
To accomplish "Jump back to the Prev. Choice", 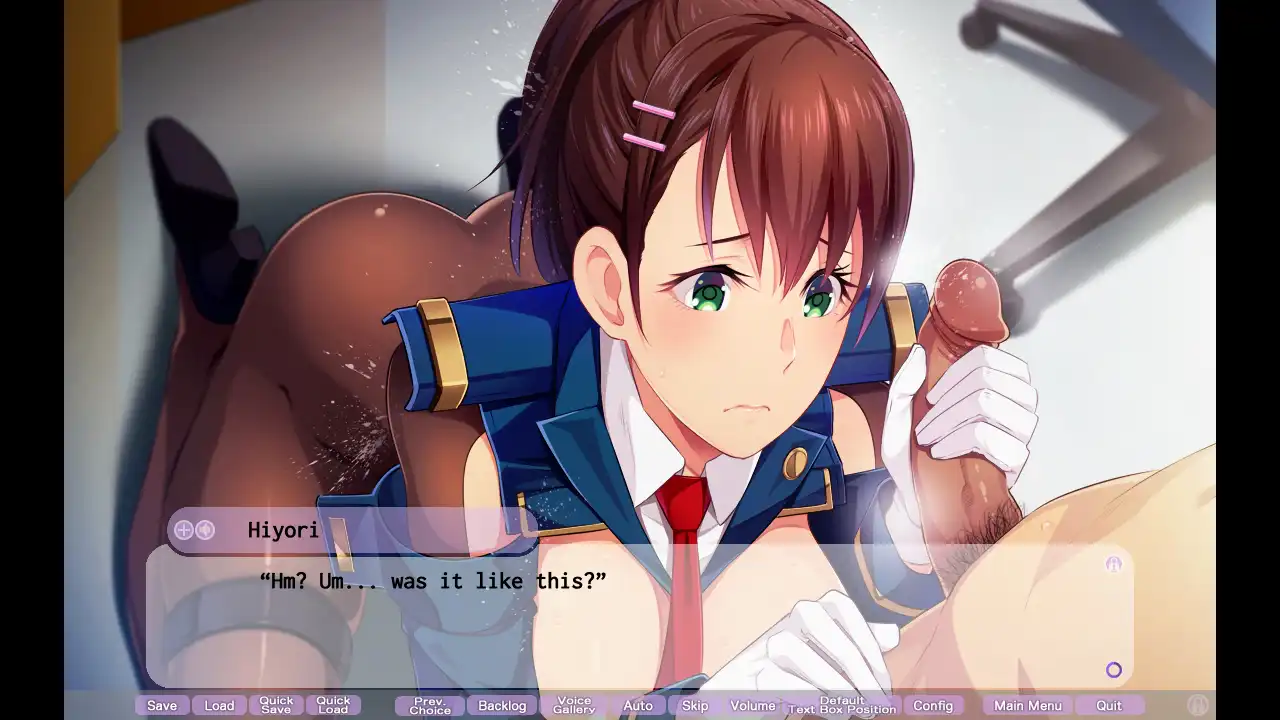I will pyautogui.click(x=430, y=706).
